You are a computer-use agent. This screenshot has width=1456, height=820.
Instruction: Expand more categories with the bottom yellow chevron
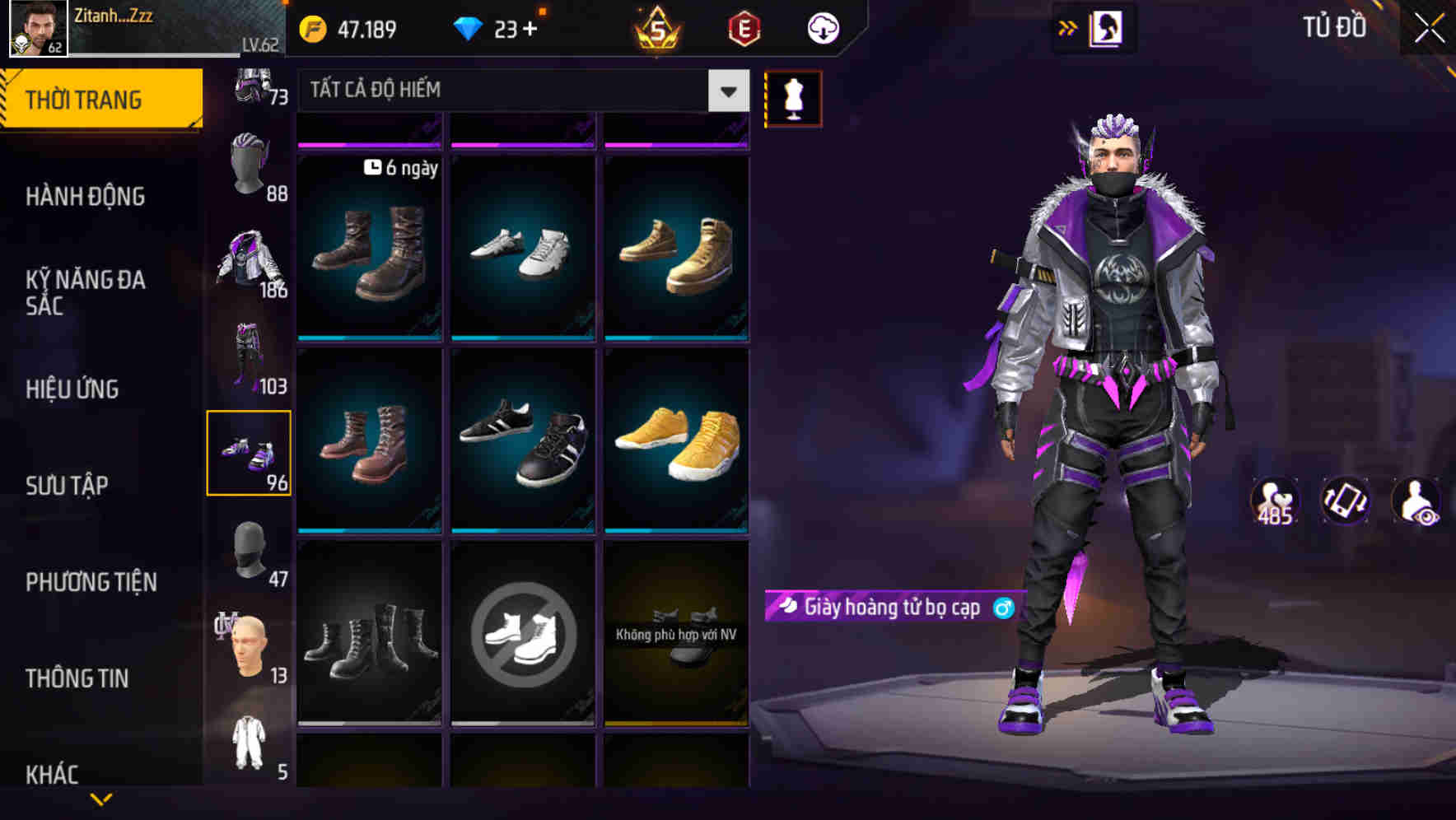(101, 800)
